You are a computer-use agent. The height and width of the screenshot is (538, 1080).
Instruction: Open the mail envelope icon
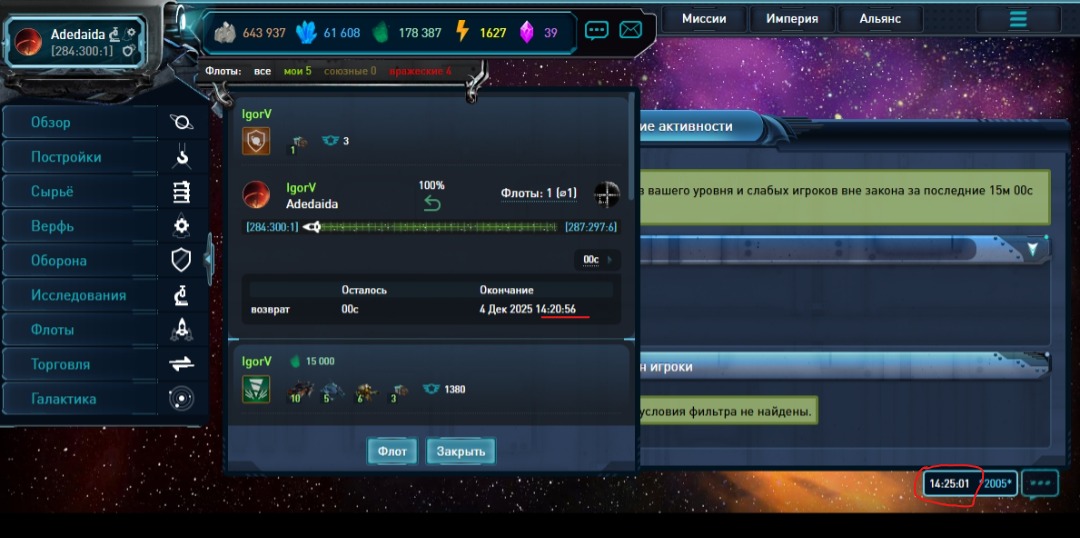[630, 30]
